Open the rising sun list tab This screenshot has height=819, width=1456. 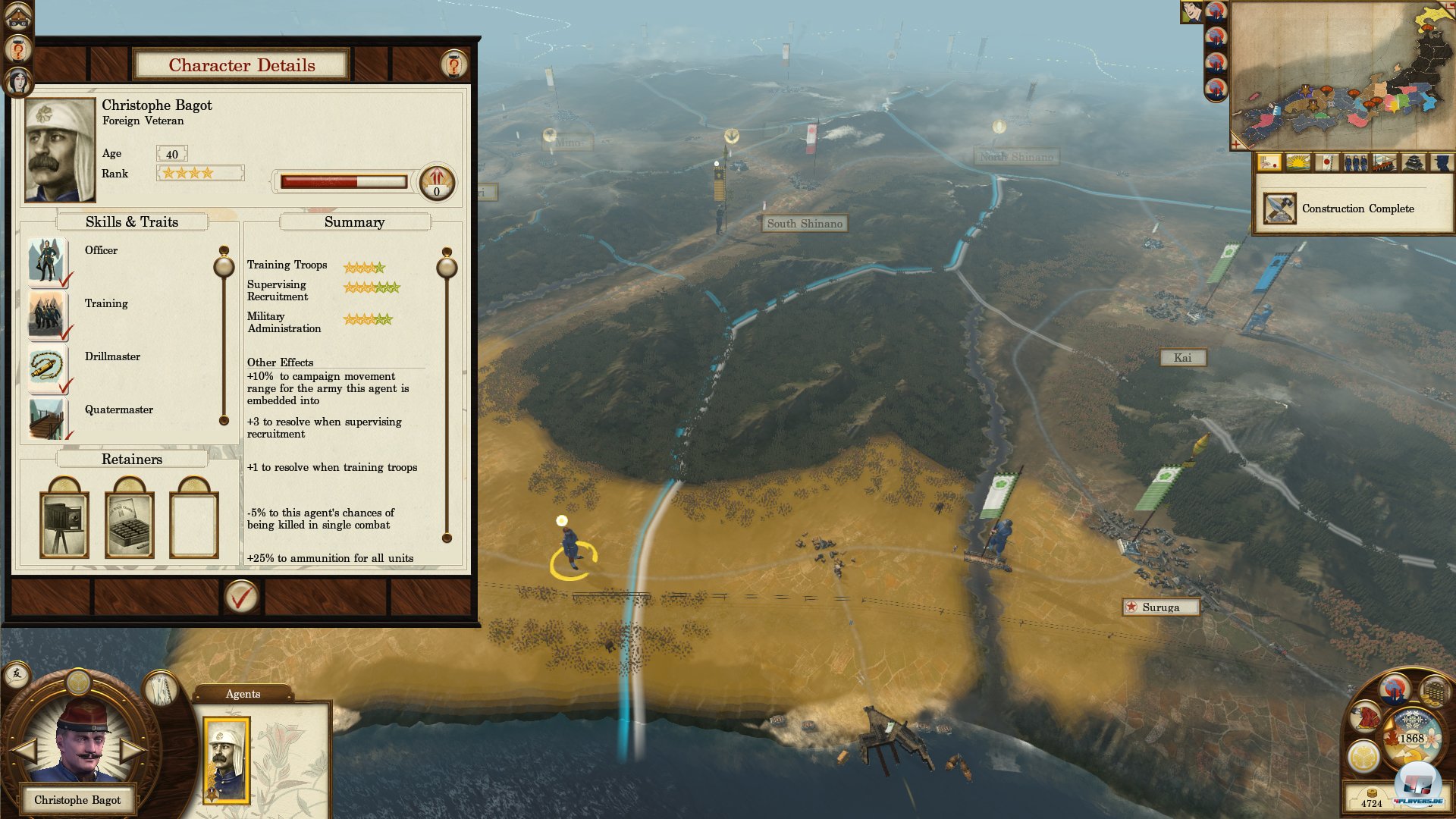(x=1298, y=162)
